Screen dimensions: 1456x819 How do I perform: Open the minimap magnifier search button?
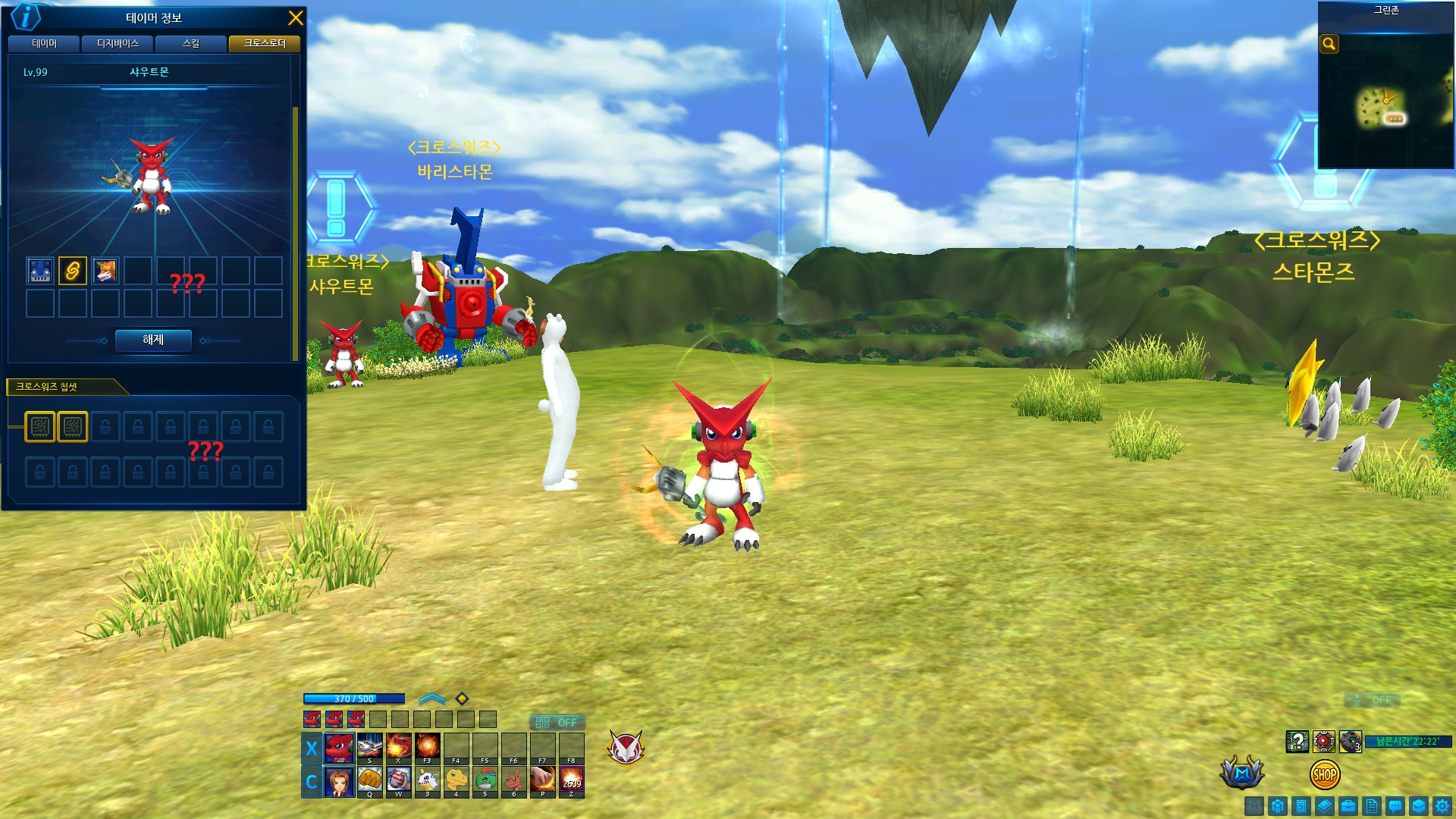1329,44
